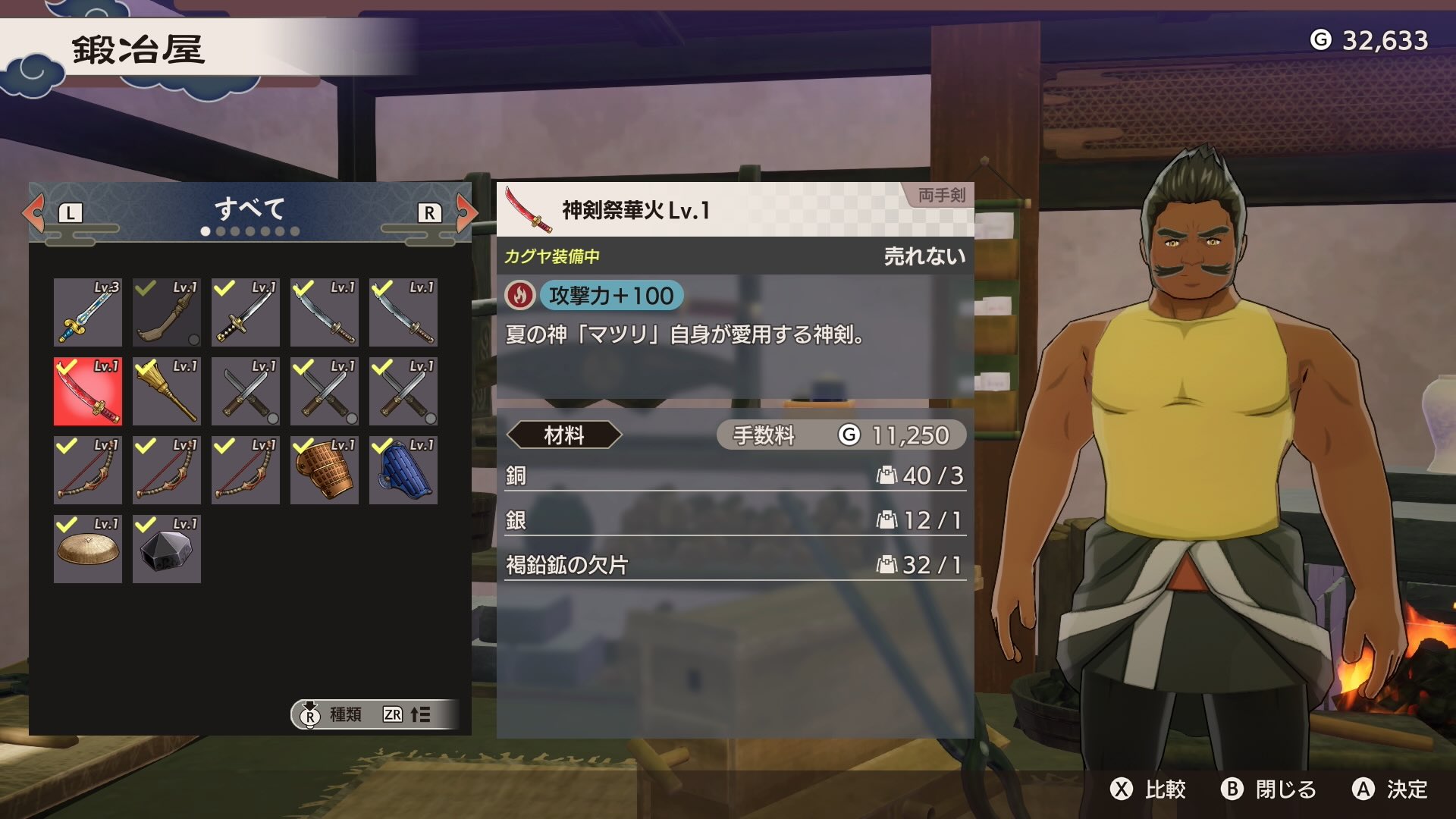The image size is (1456, 819).
Task: Select the red highlighted 神剣祭華火 katana icon
Action: tap(87, 391)
